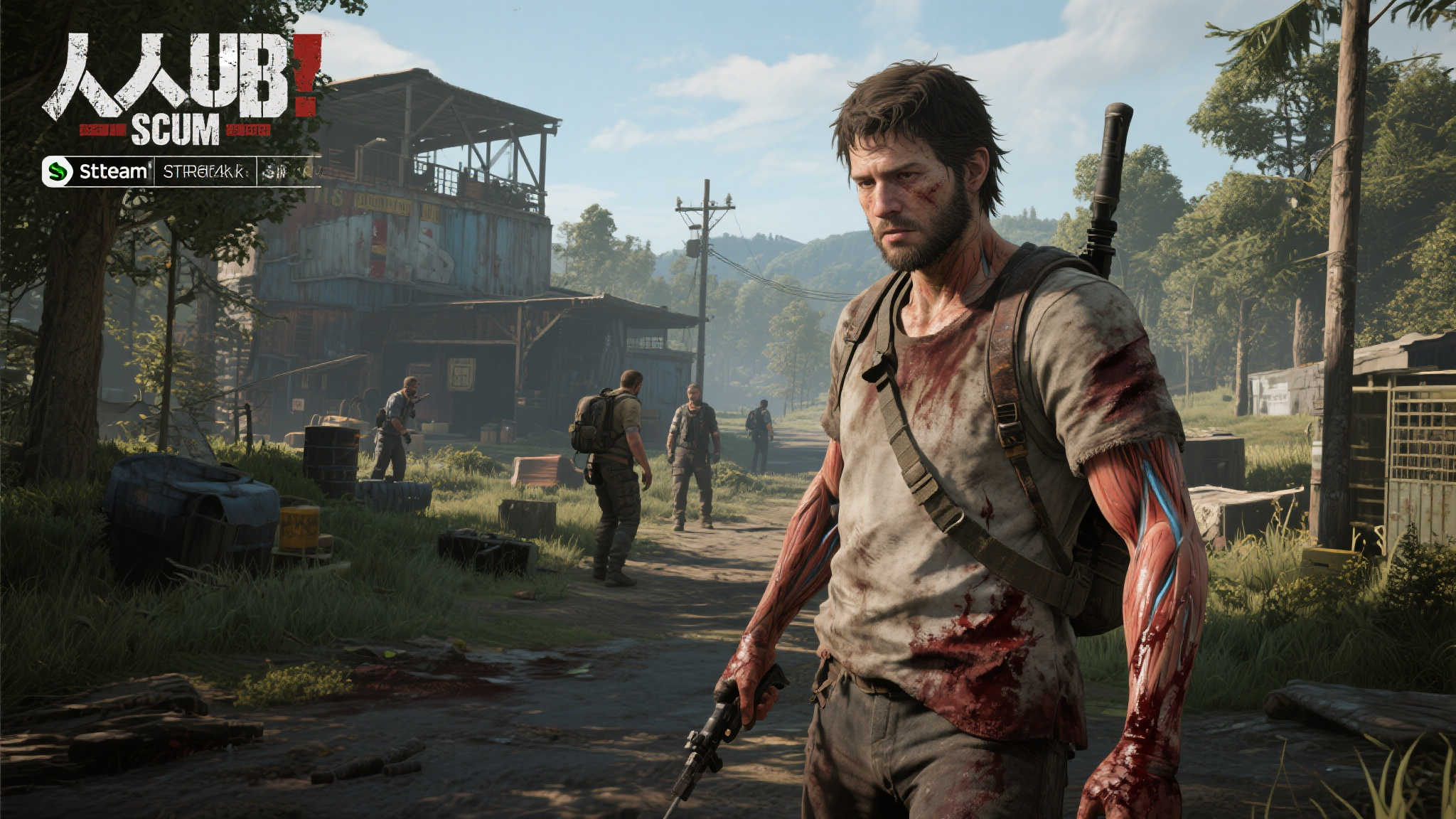Image resolution: width=1456 pixels, height=819 pixels.
Task: Select the STREIFAK.K bar segment
Action: (x=205, y=171)
